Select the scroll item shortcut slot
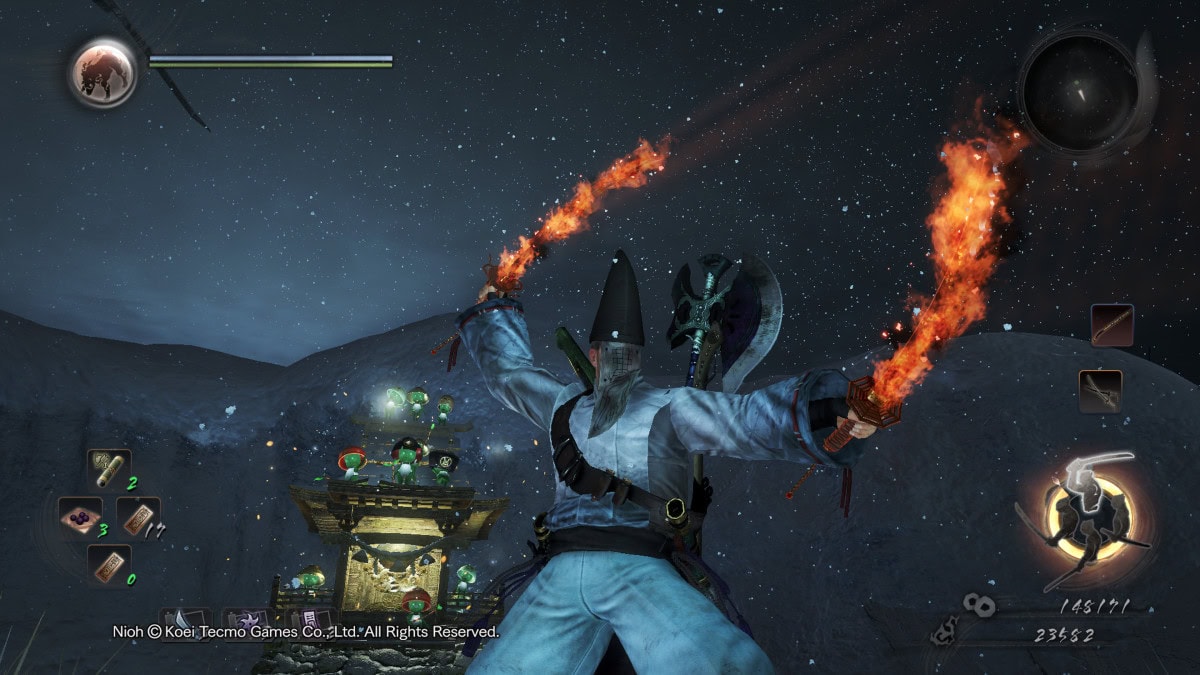The width and height of the screenshot is (1200, 675). 107,467
